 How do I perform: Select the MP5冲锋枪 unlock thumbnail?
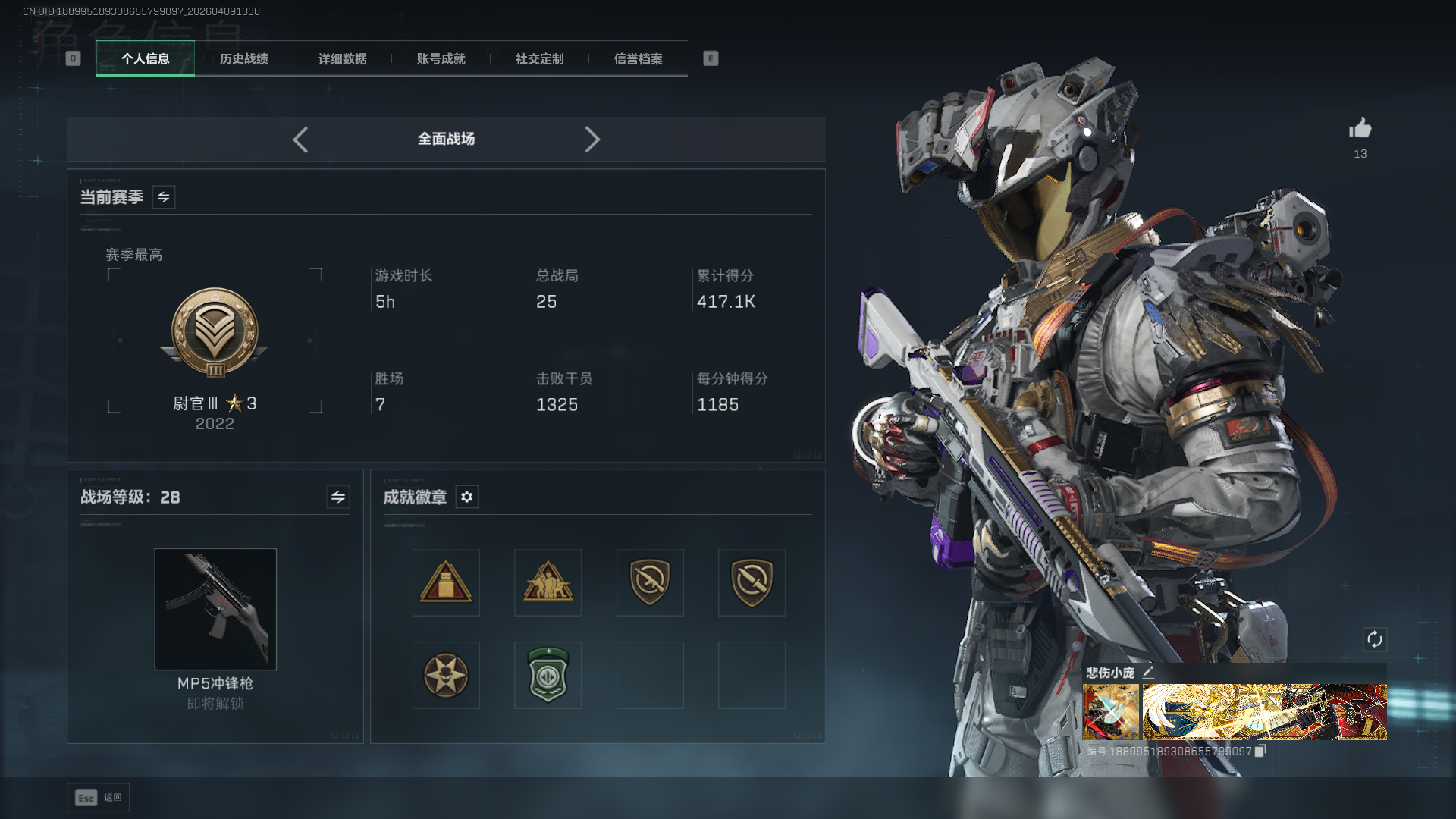tap(215, 609)
